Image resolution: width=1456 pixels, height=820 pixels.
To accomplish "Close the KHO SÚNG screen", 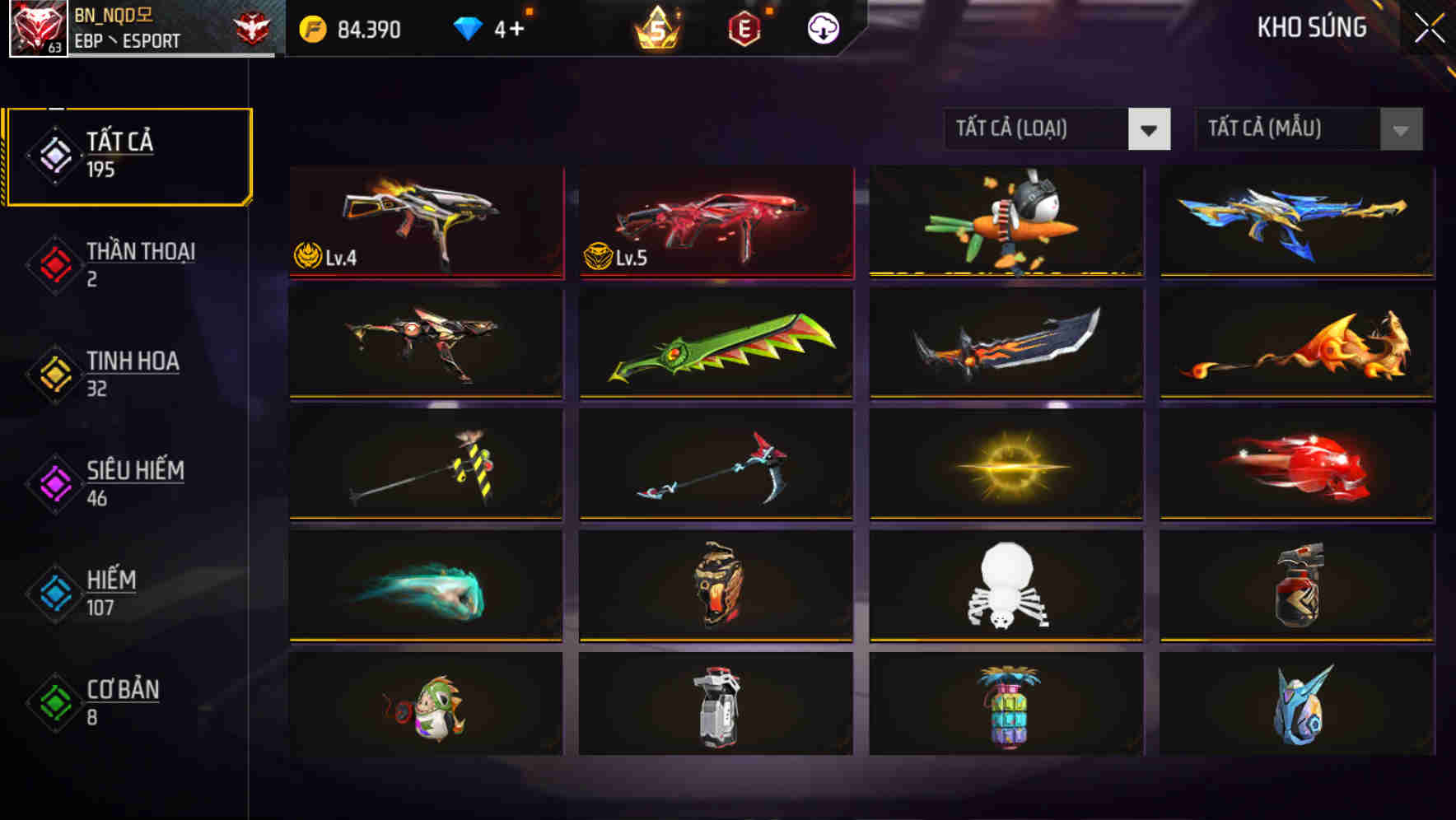I will point(1430,26).
